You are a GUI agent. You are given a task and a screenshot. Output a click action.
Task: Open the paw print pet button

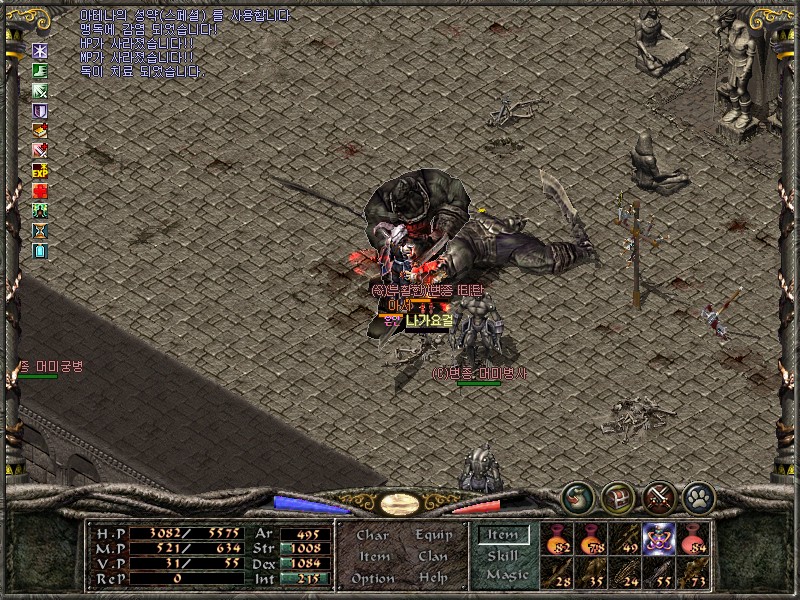tap(697, 496)
